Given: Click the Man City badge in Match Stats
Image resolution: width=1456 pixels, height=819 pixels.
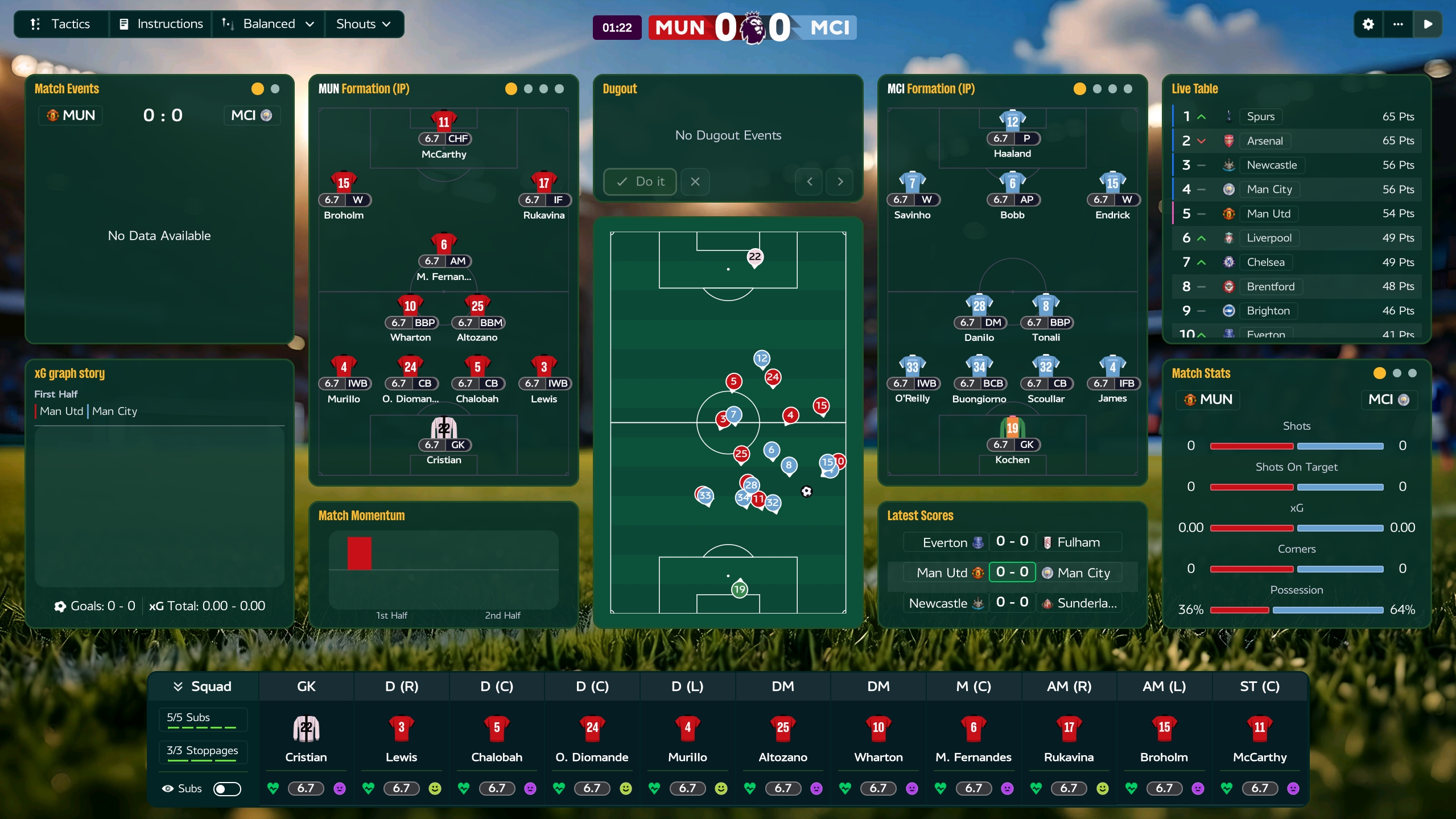Looking at the screenshot, I should [x=1403, y=400].
